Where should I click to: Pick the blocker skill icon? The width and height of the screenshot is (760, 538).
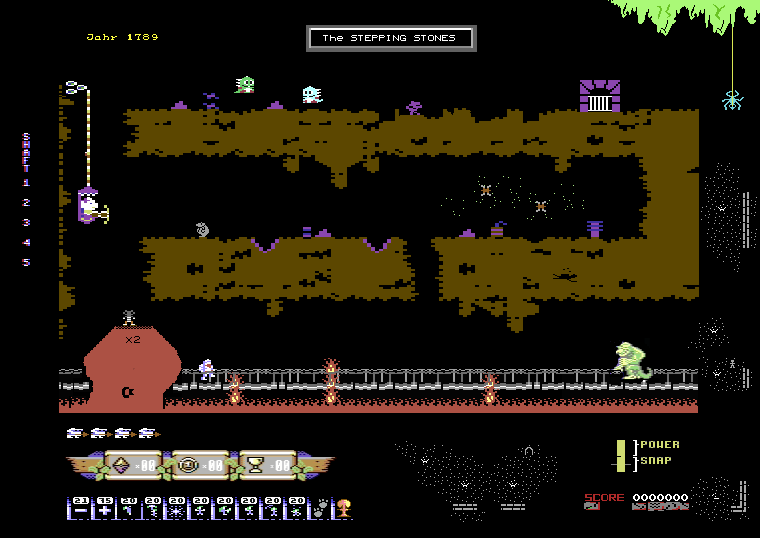tap(201, 508)
